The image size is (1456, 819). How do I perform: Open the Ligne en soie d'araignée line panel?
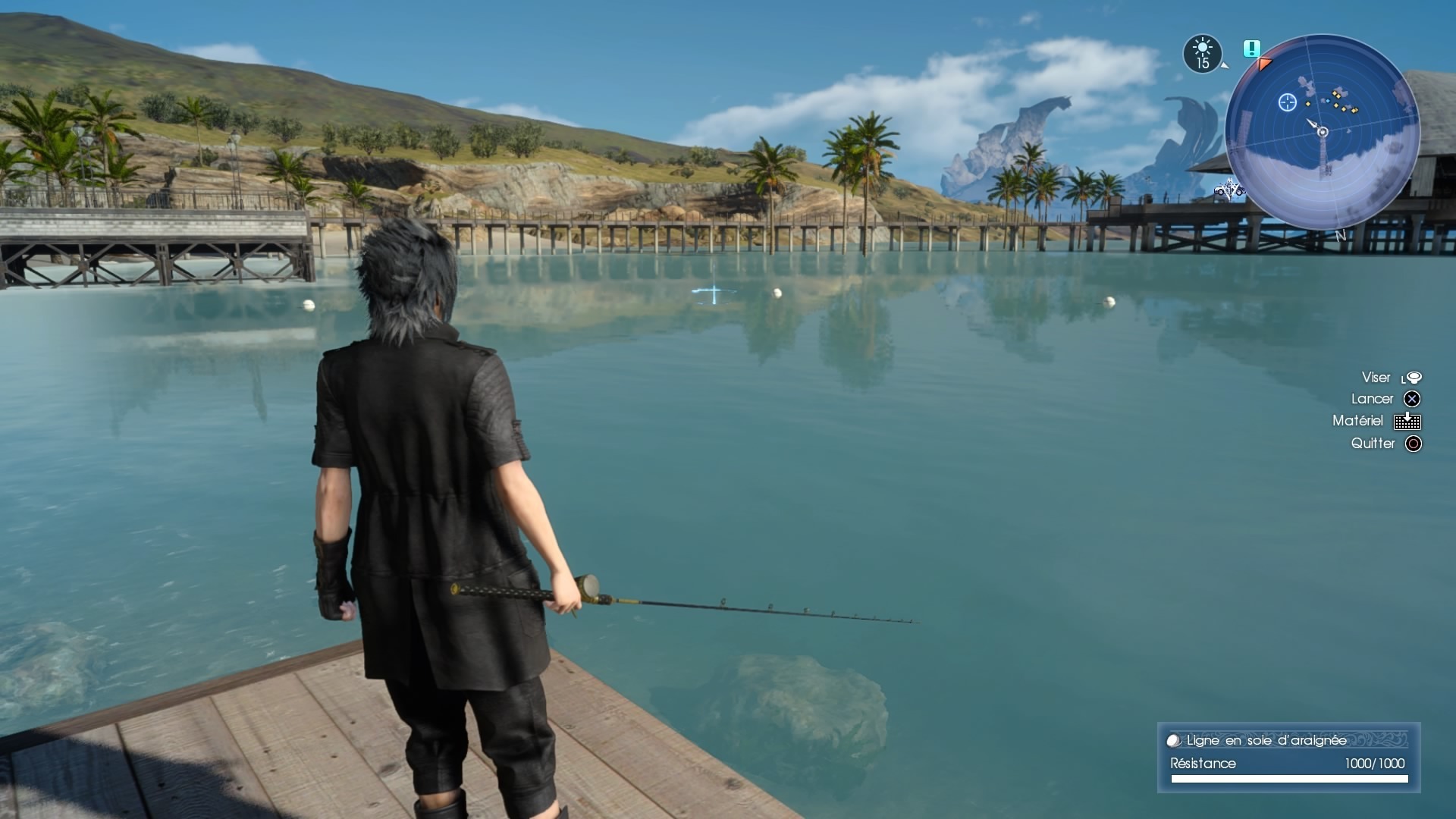1288,758
